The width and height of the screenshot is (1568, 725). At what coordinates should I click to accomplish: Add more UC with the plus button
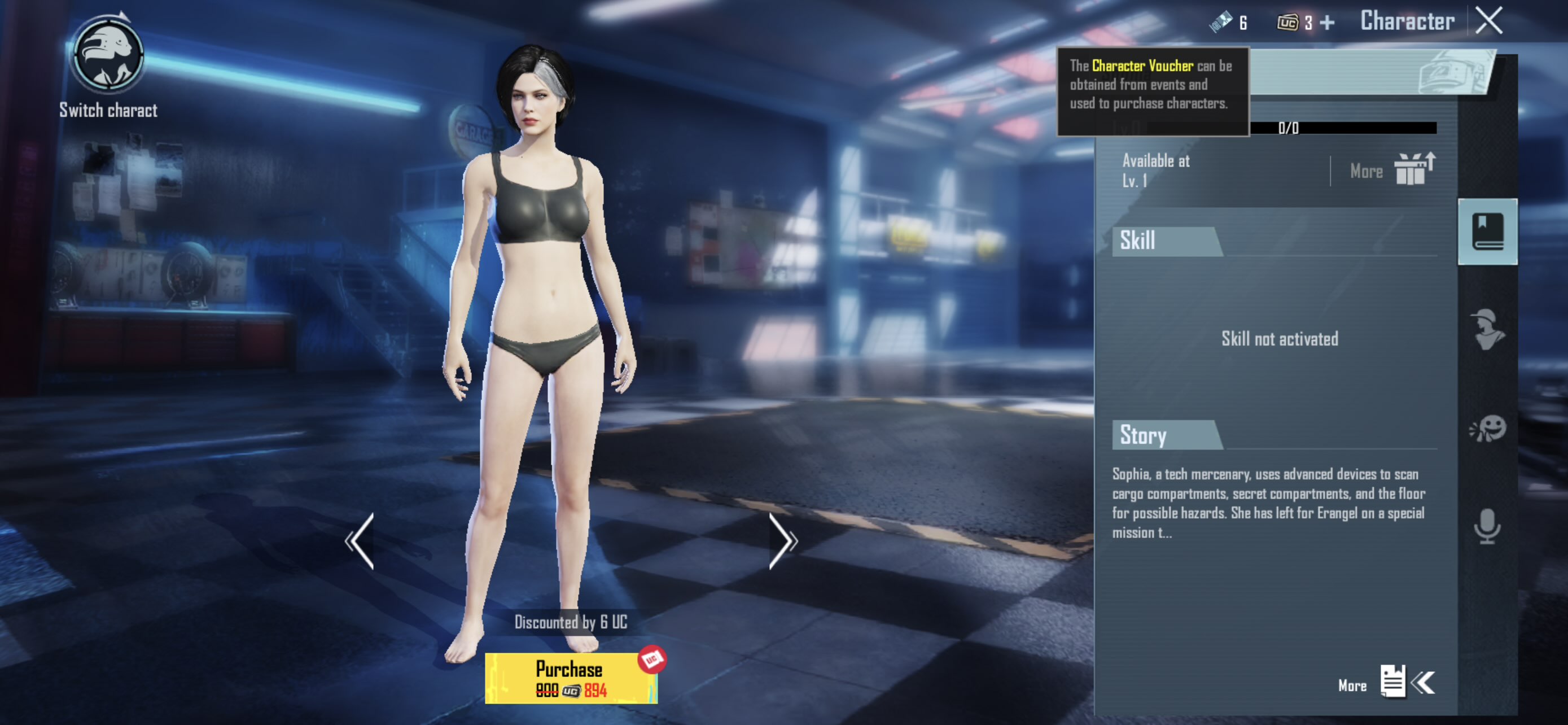click(1328, 23)
